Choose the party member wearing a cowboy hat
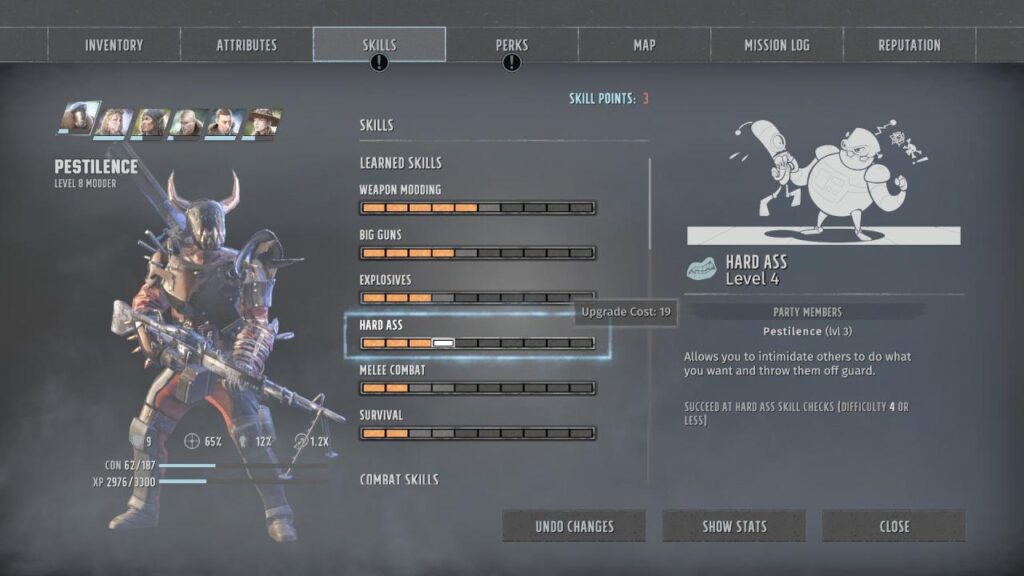The width and height of the screenshot is (1024, 576). coord(262,123)
